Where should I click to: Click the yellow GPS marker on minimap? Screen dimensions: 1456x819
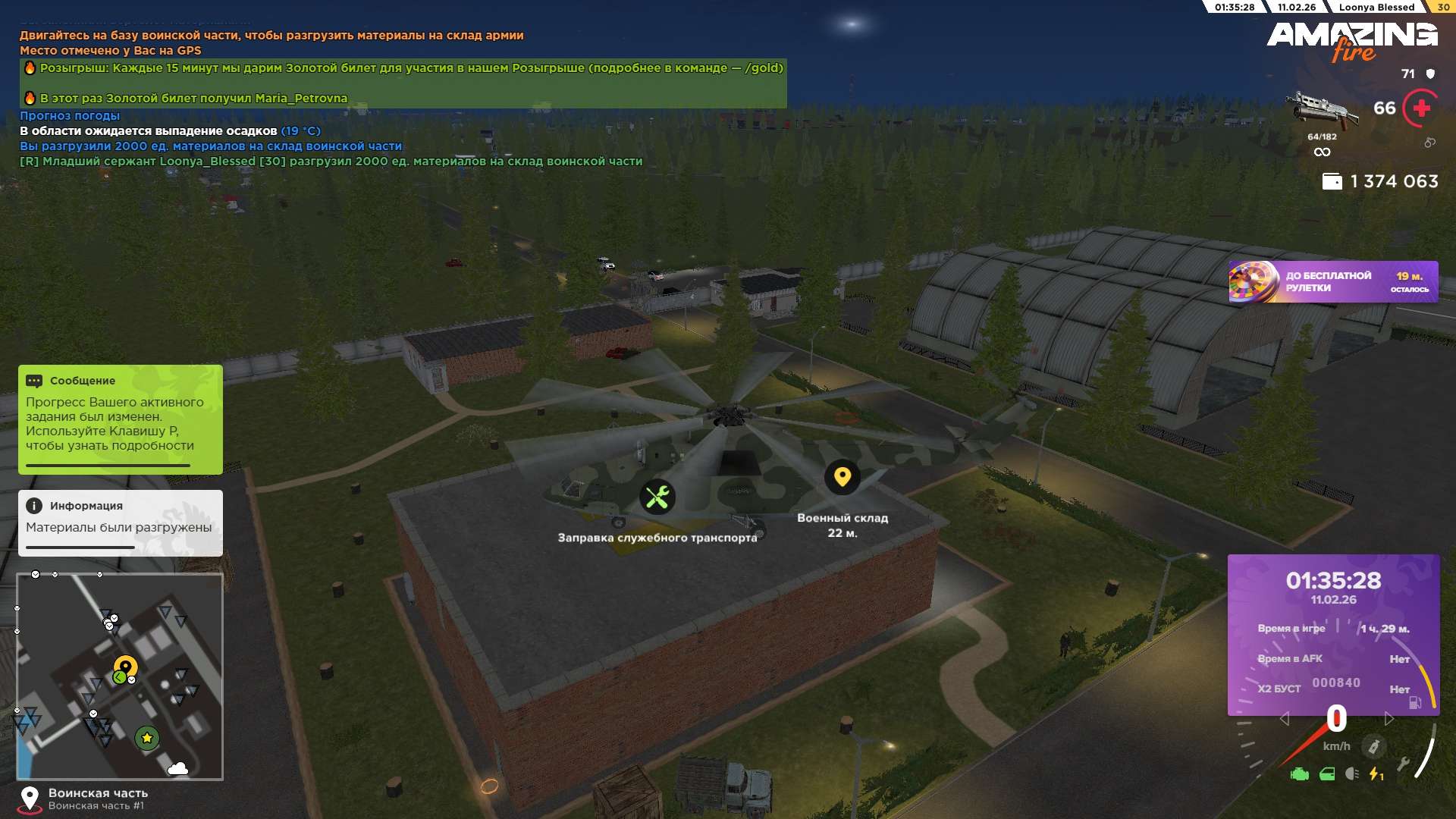(125, 667)
